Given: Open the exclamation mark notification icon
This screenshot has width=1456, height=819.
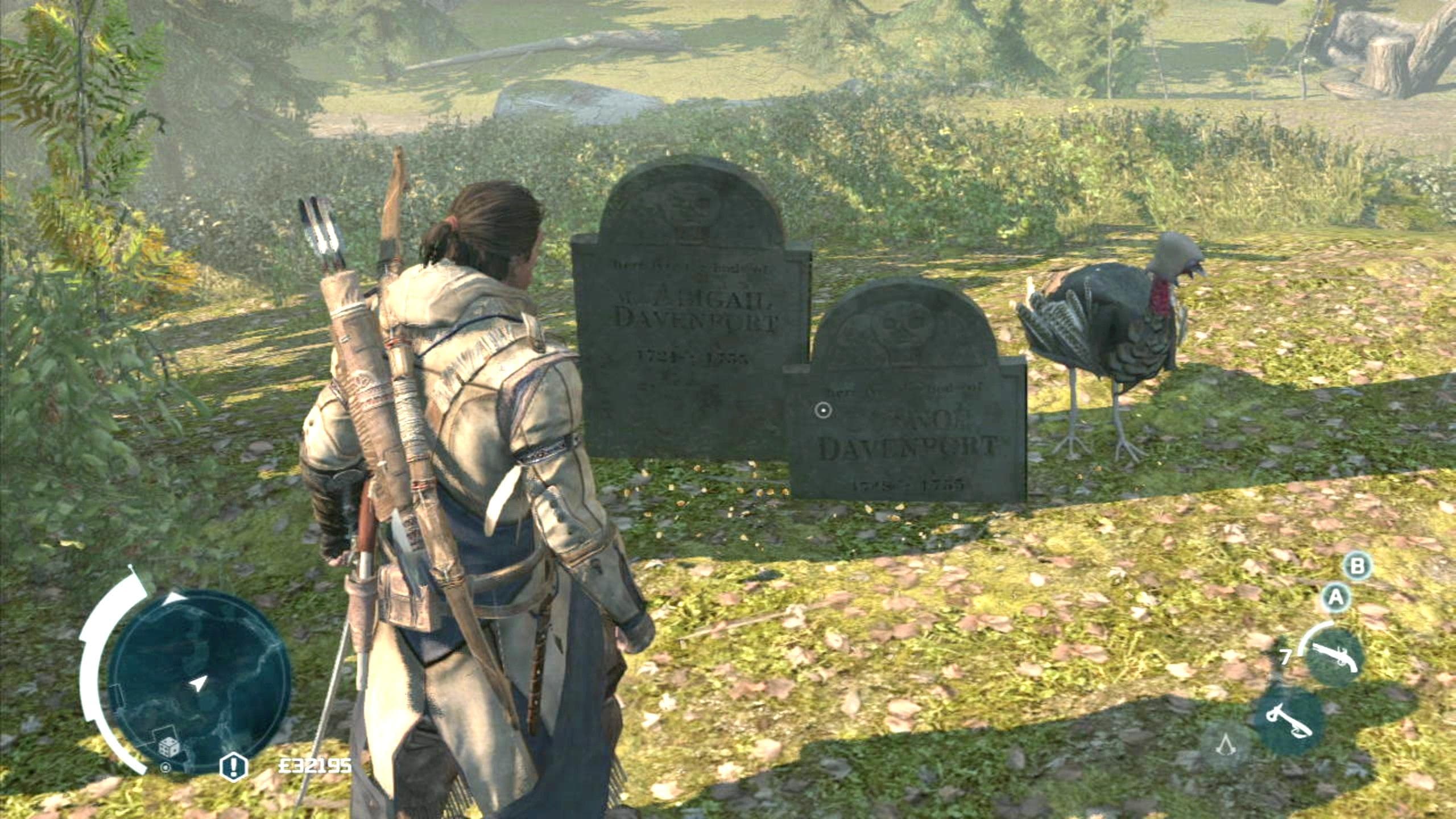Looking at the screenshot, I should click(x=233, y=766).
